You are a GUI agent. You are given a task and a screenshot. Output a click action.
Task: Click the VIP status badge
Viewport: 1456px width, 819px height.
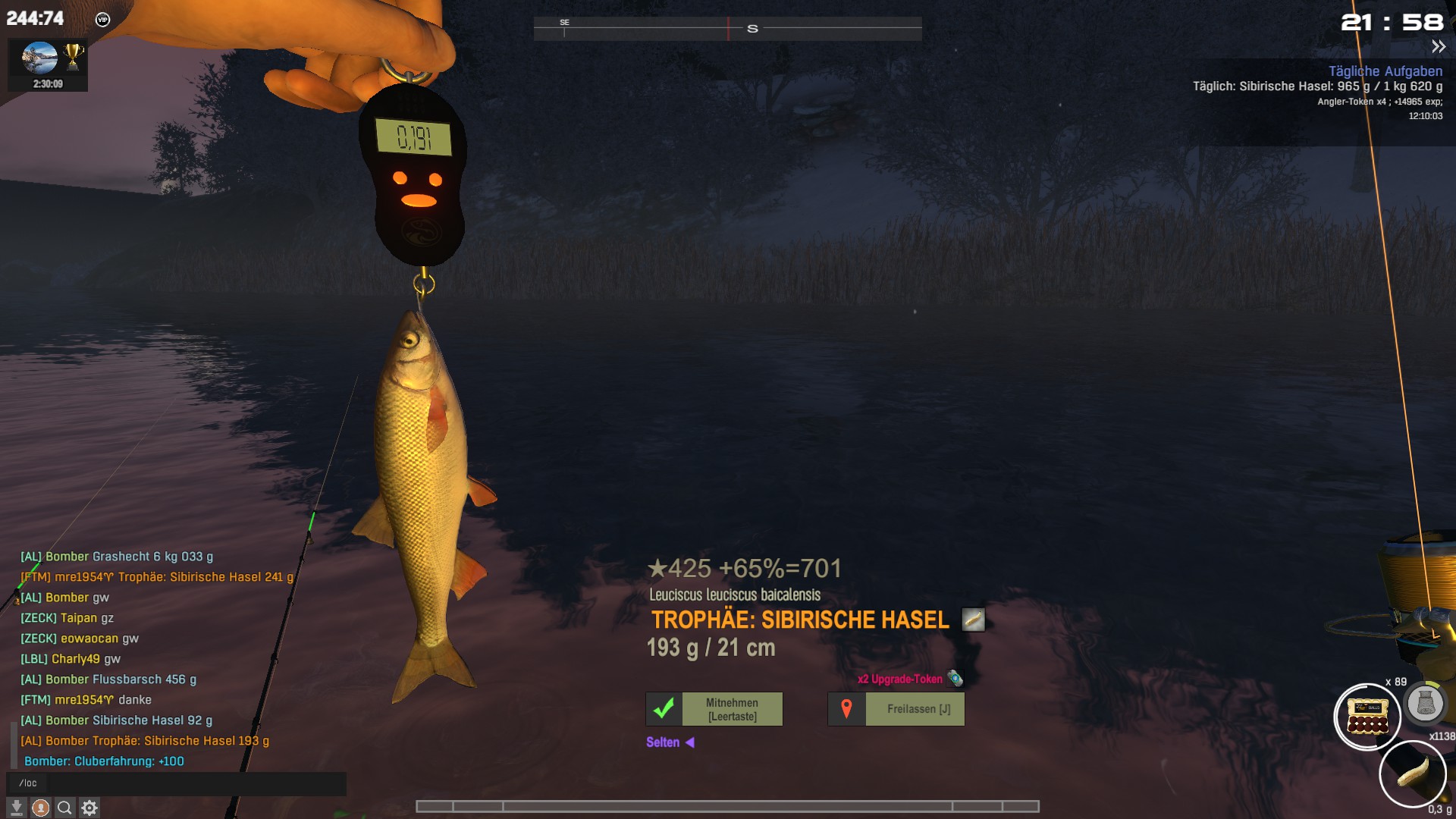(x=103, y=20)
